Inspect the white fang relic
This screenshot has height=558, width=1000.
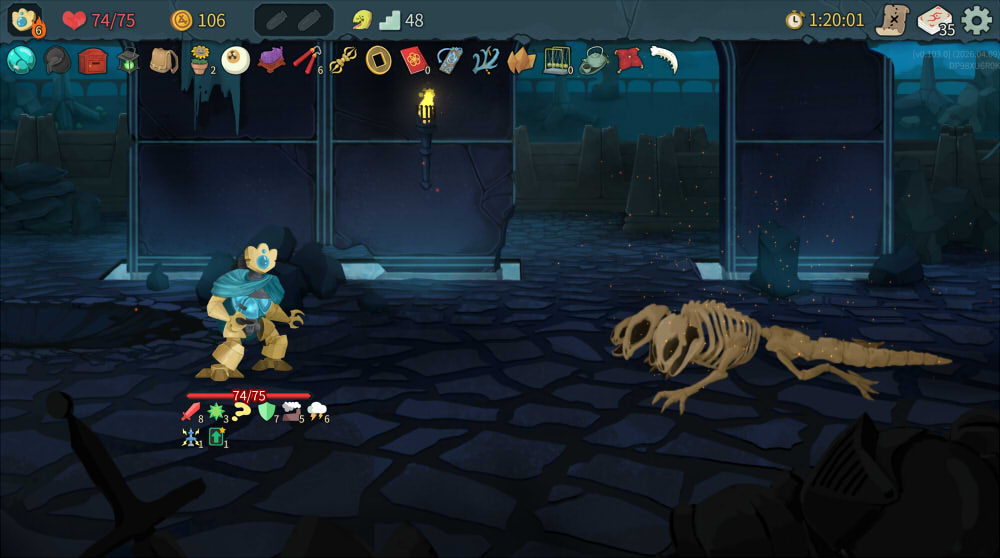663,60
